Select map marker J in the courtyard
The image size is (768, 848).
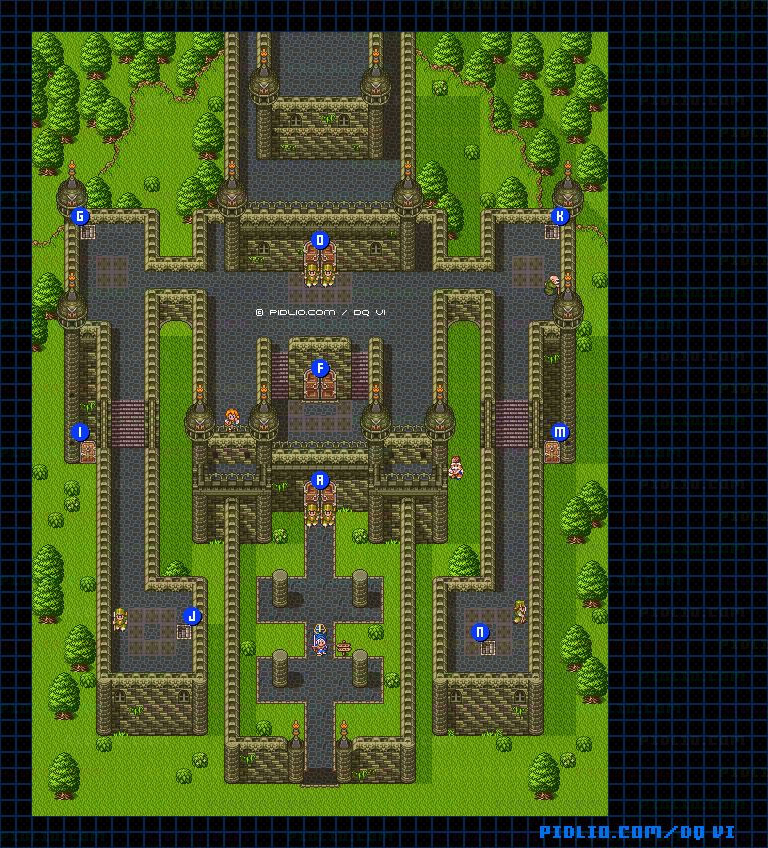[193, 616]
